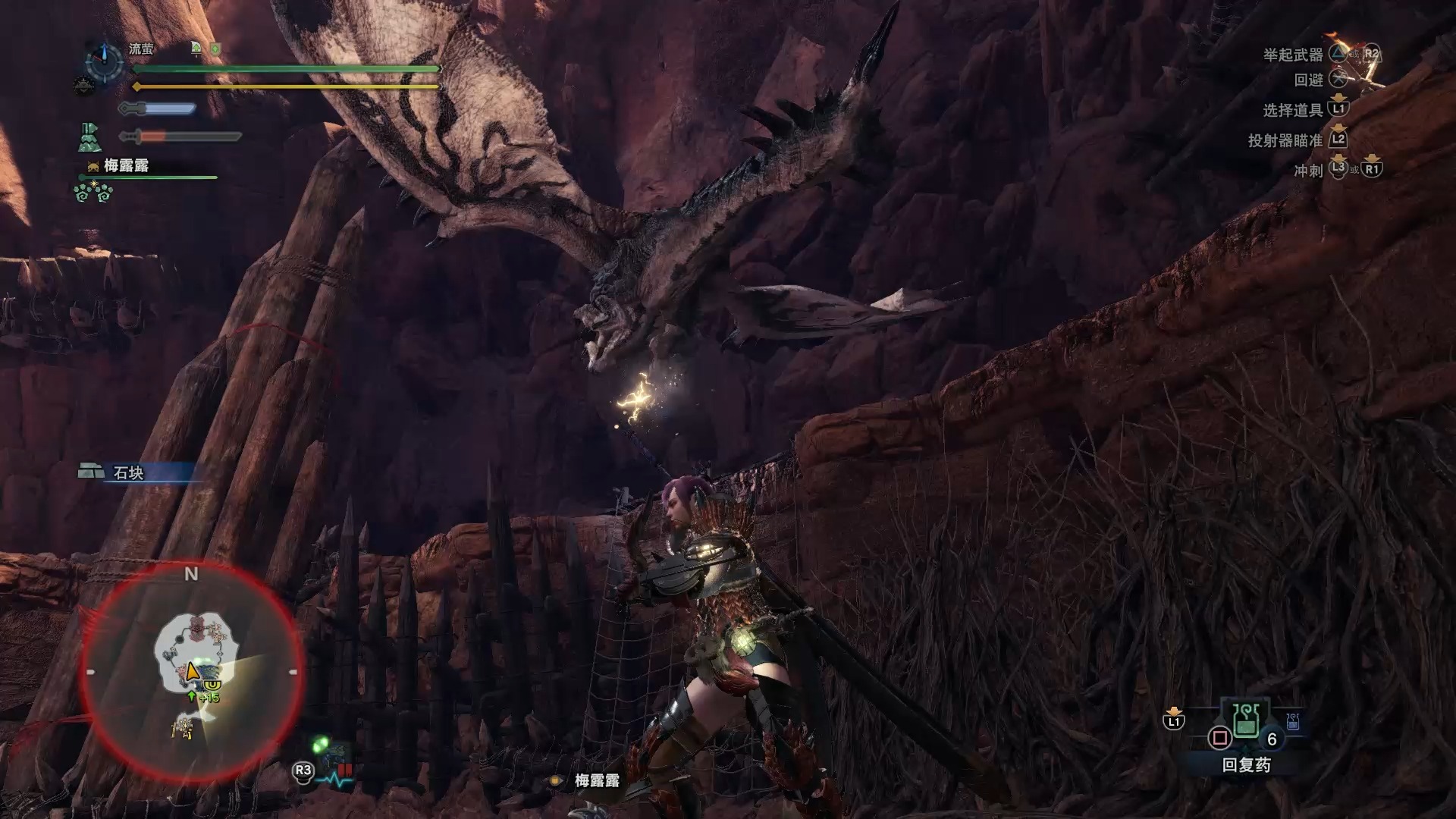The height and width of the screenshot is (819, 1456).
Task: Click the quest timer clock icon
Action: coord(104,62)
